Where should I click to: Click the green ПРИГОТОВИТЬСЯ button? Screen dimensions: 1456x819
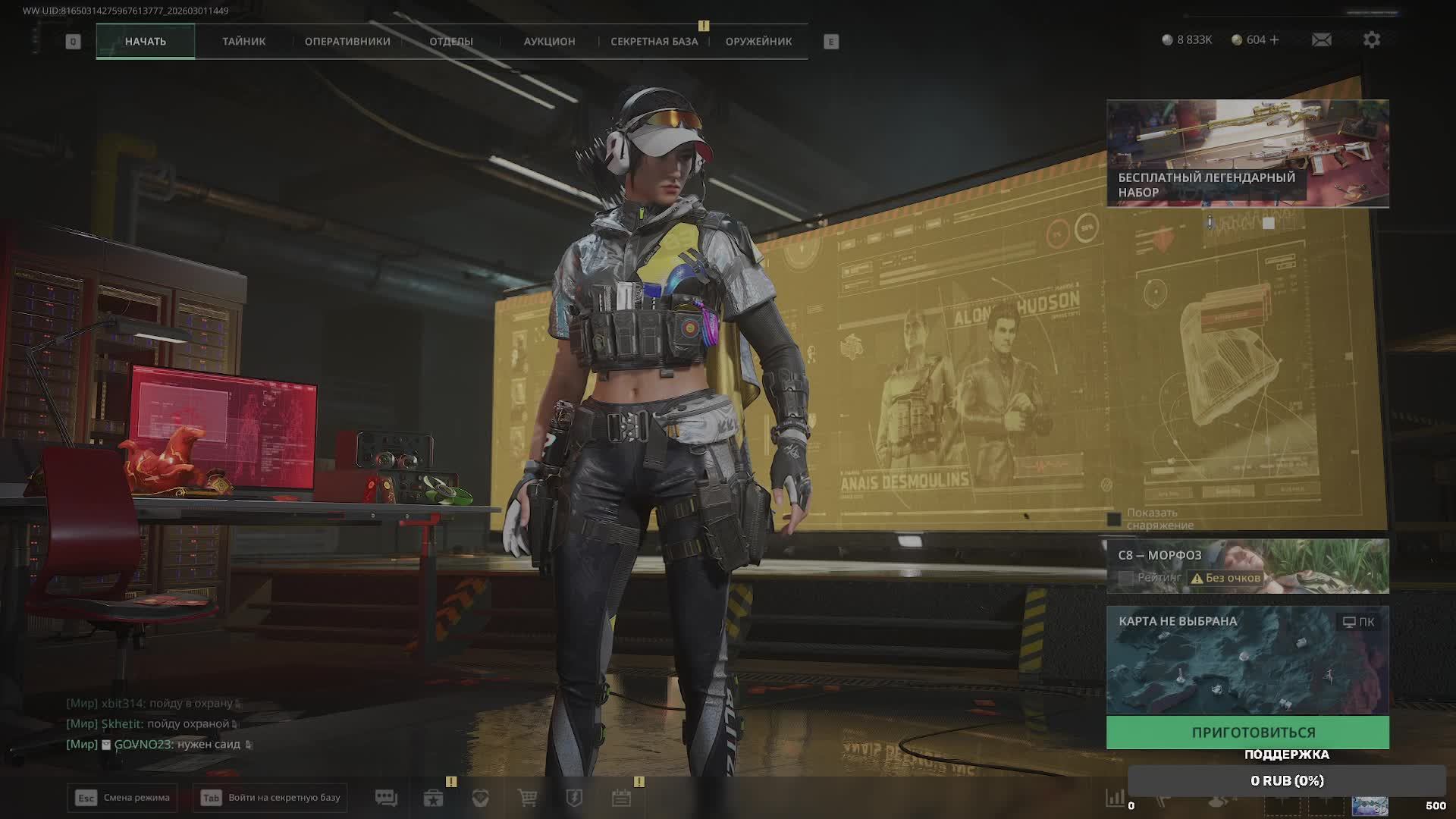(1247, 733)
